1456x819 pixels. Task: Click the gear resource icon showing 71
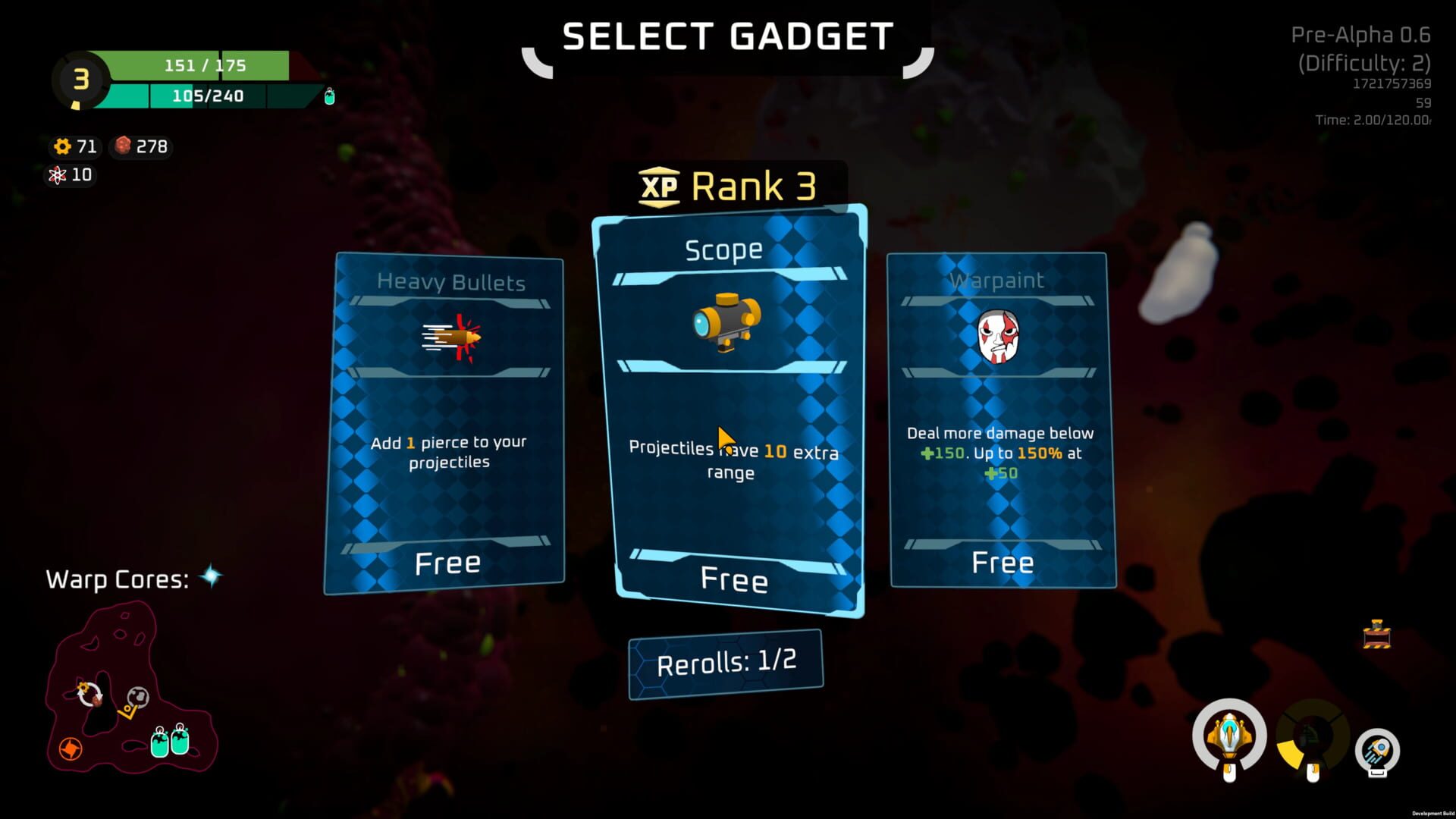(62, 147)
